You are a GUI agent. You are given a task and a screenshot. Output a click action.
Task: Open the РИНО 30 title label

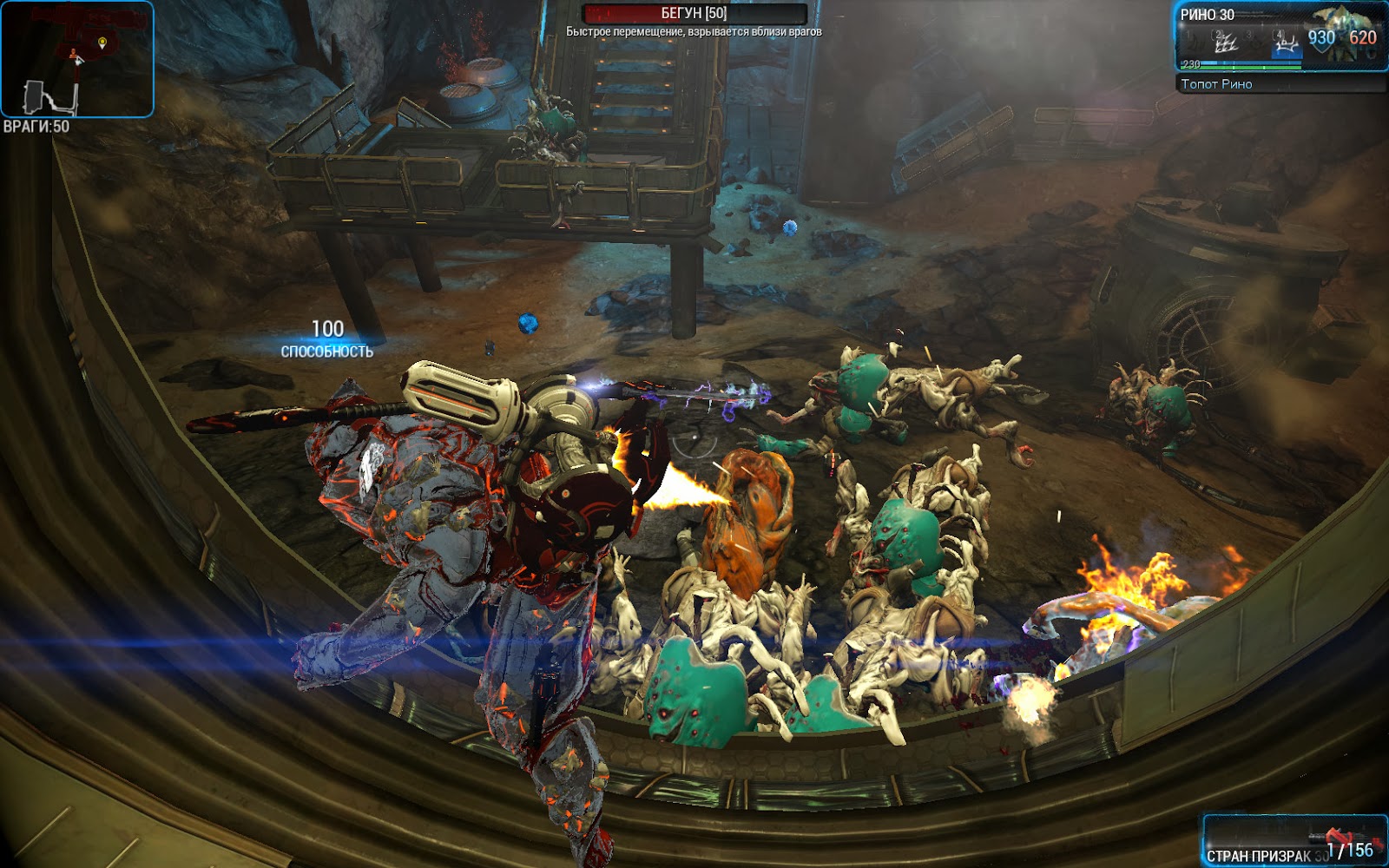click(1209, 15)
